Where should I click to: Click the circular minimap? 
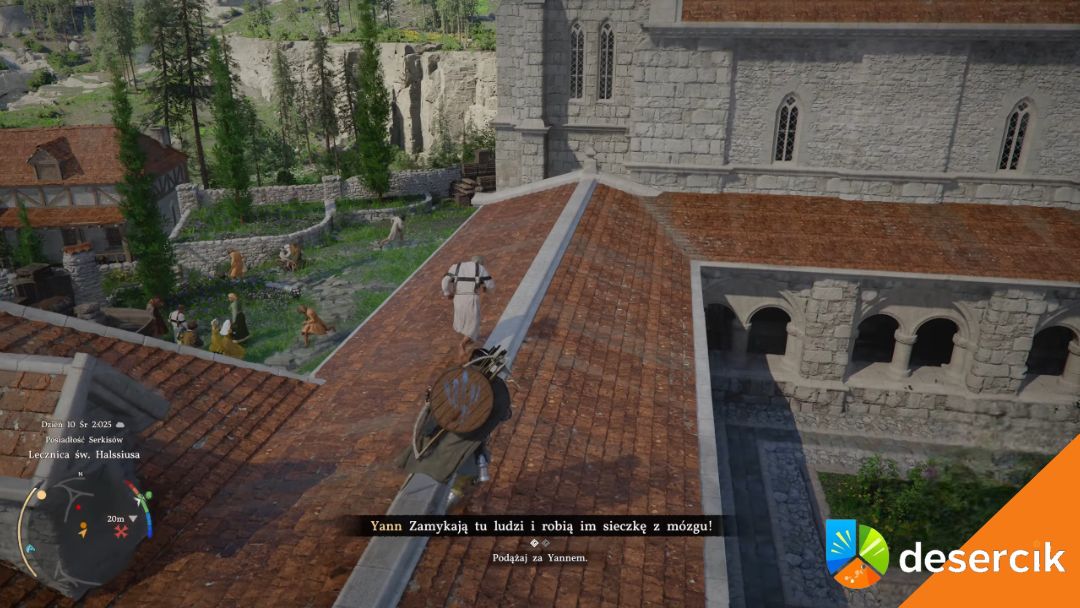tap(85, 522)
